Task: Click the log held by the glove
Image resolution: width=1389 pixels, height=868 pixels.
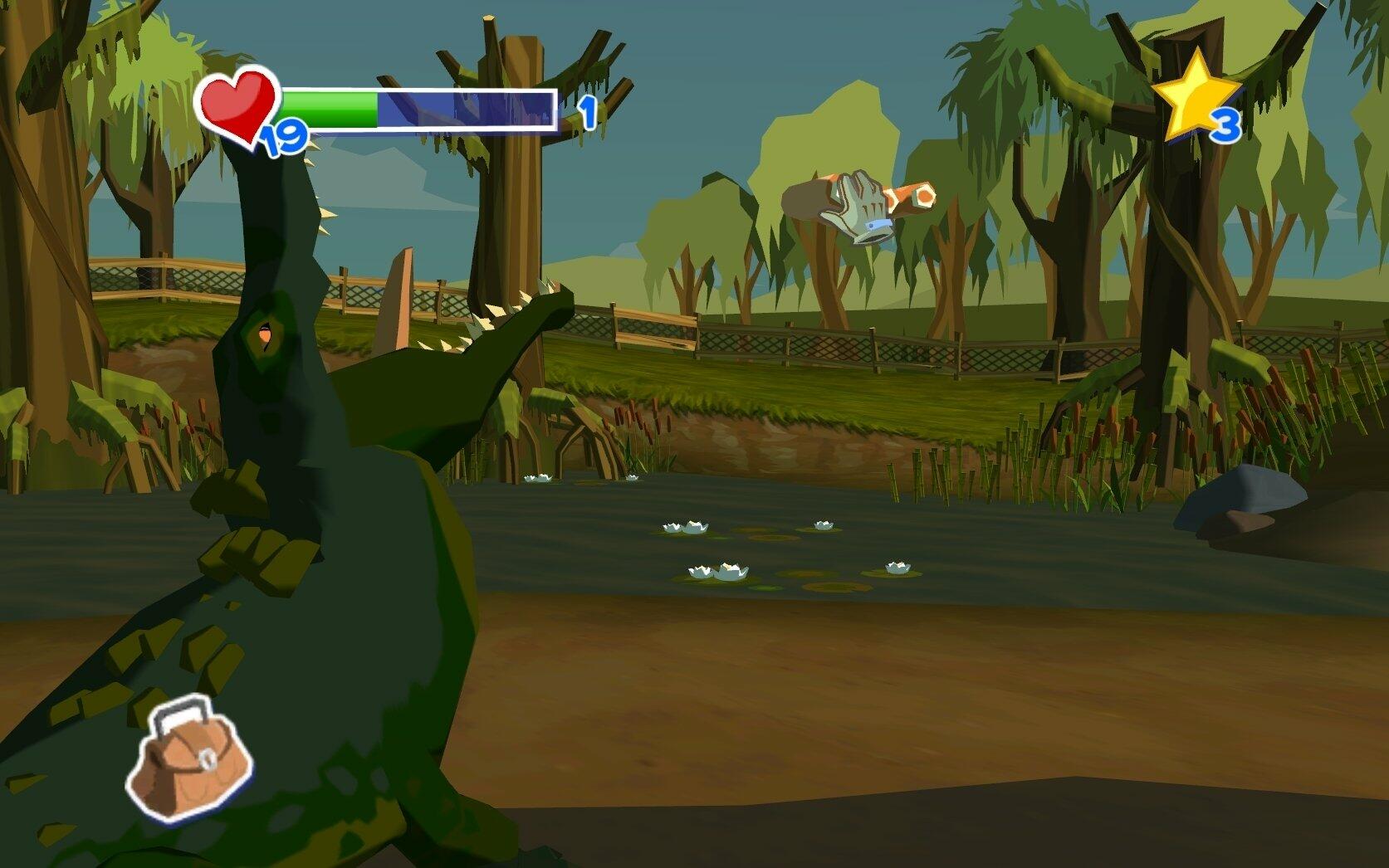Action: pos(912,197)
